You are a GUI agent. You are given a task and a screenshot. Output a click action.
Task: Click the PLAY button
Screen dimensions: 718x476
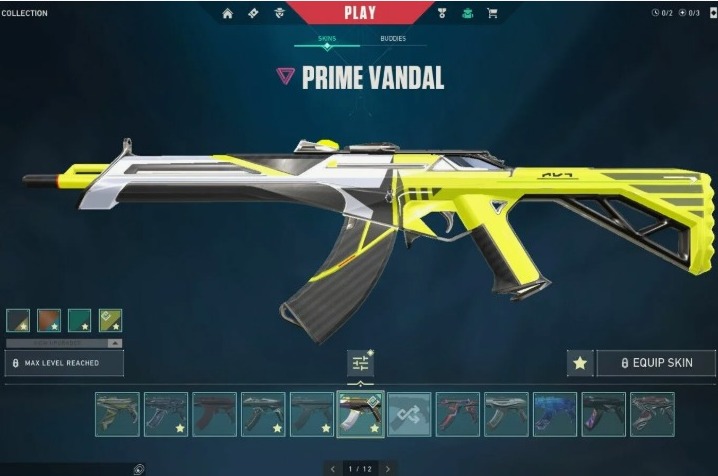[x=359, y=13]
